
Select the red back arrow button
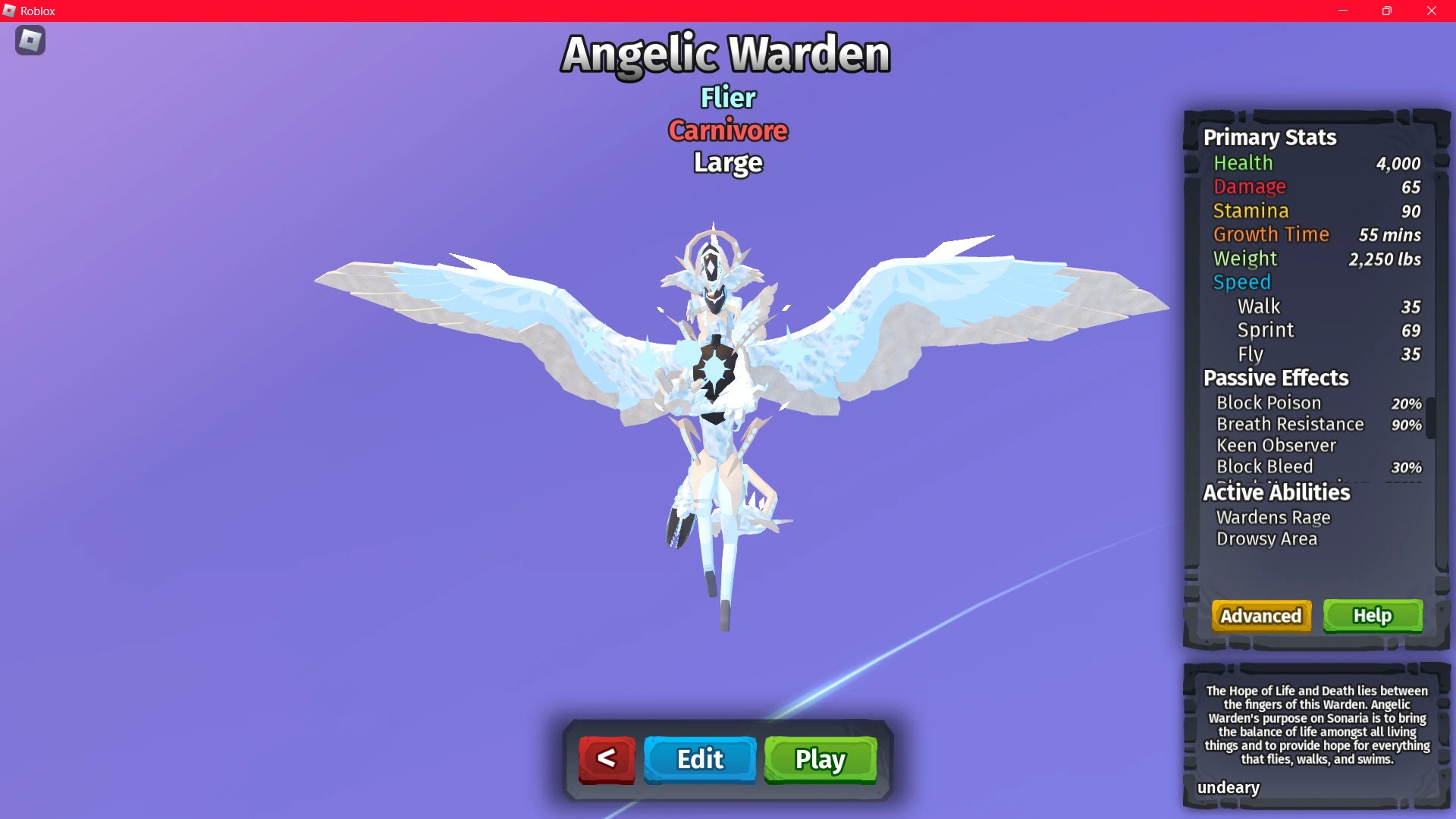tap(605, 759)
